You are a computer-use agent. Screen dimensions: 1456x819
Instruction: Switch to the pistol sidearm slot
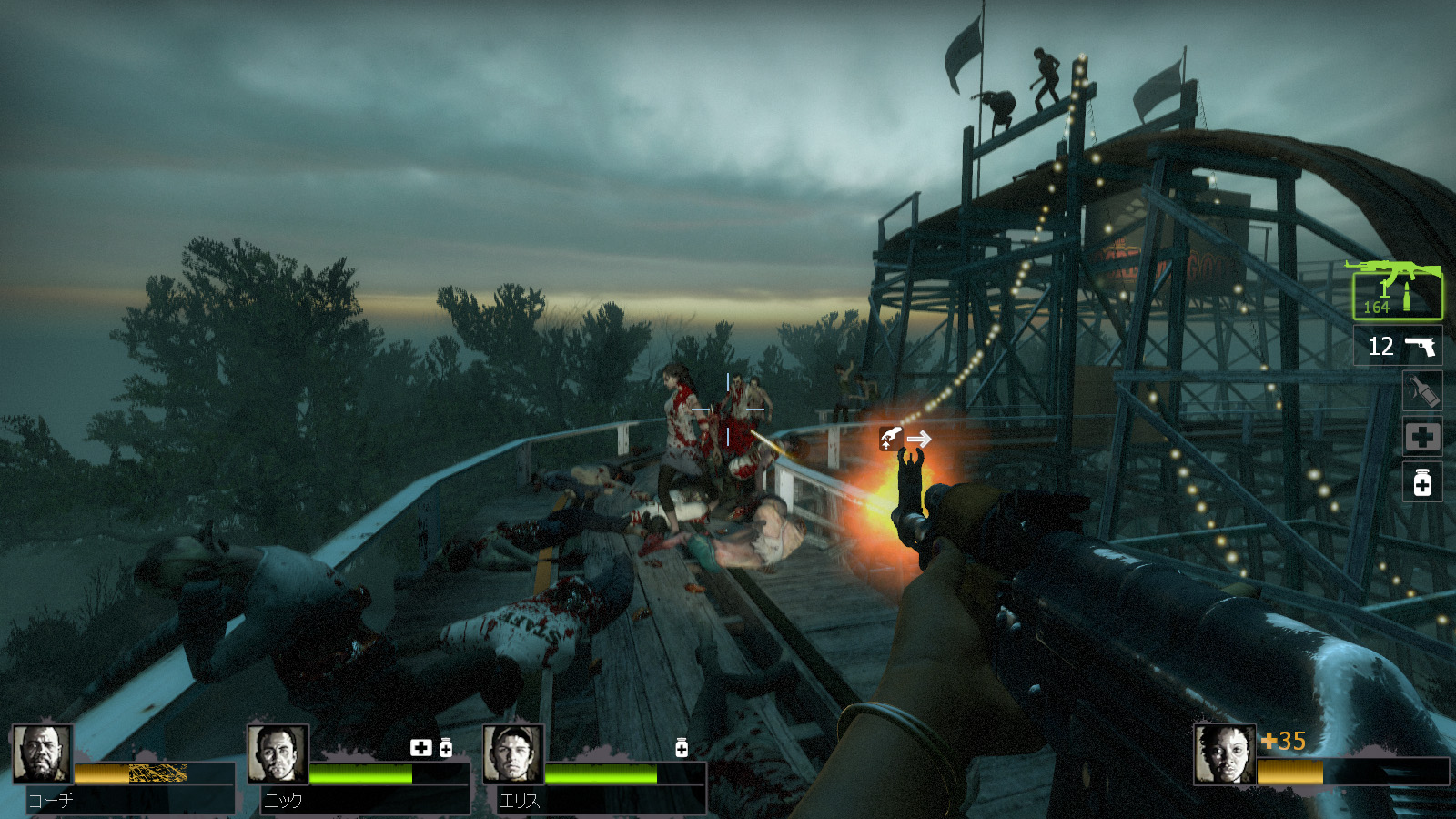(x=1399, y=346)
